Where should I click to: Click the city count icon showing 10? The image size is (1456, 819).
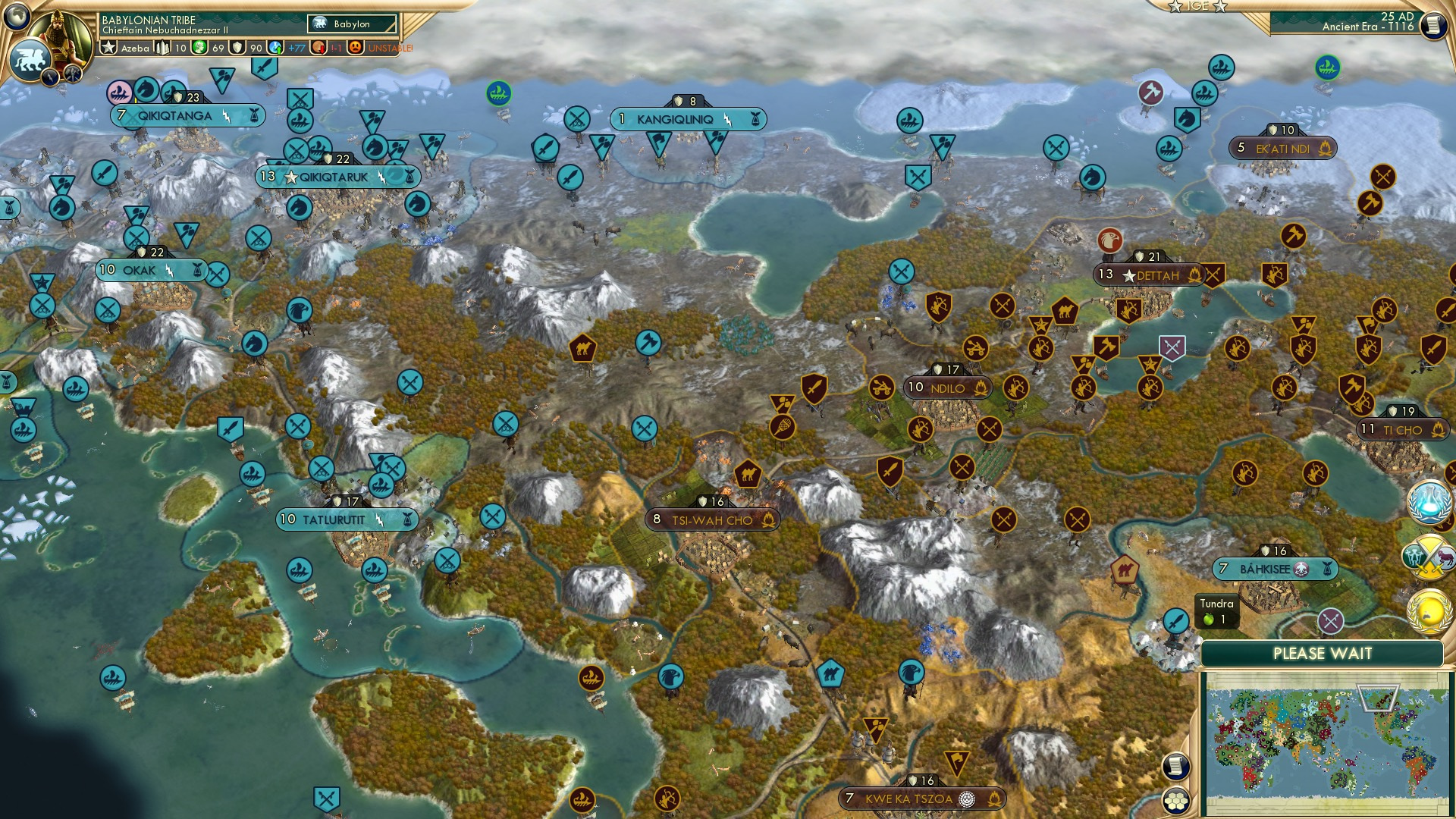[x=162, y=48]
